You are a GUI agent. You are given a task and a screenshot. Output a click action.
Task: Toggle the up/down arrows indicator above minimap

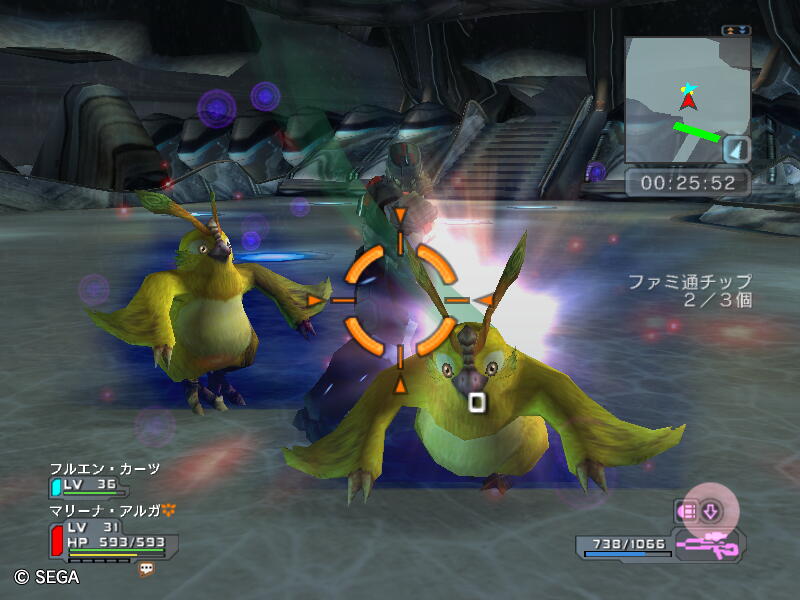point(736,31)
